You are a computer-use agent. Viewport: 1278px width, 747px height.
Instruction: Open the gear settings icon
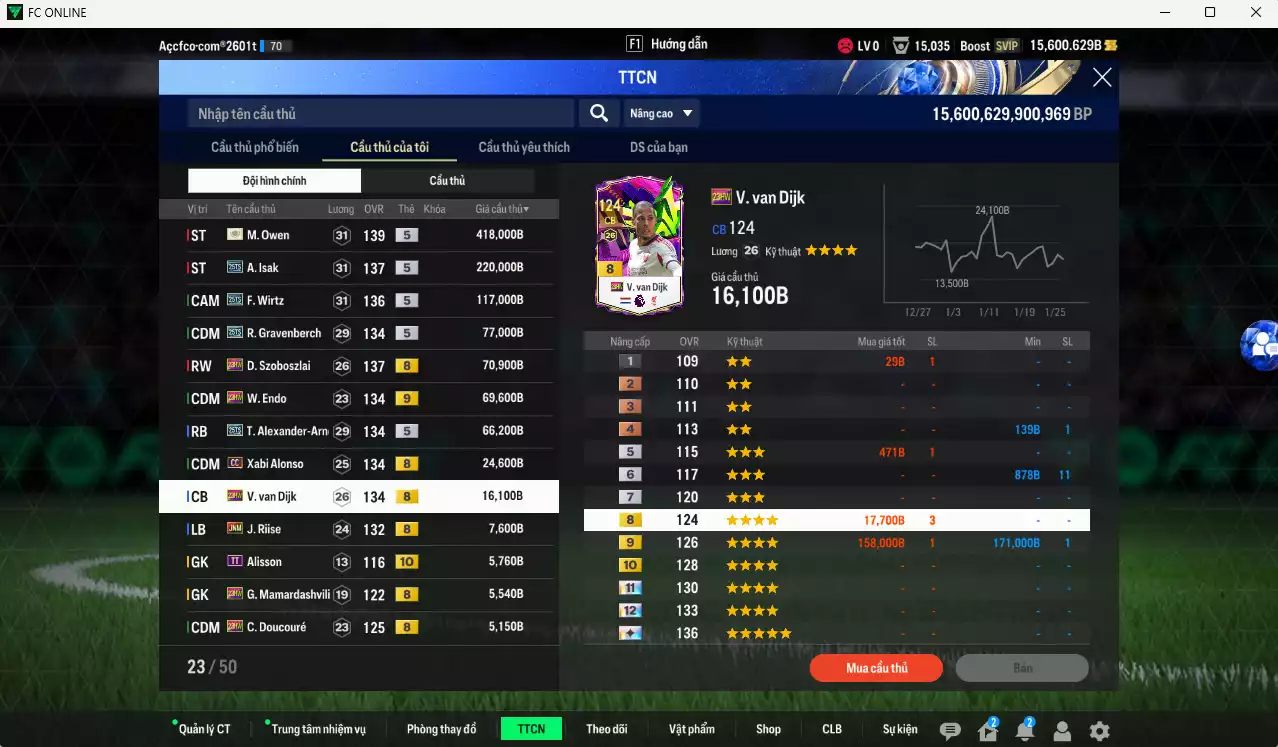pyautogui.click(x=1099, y=731)
